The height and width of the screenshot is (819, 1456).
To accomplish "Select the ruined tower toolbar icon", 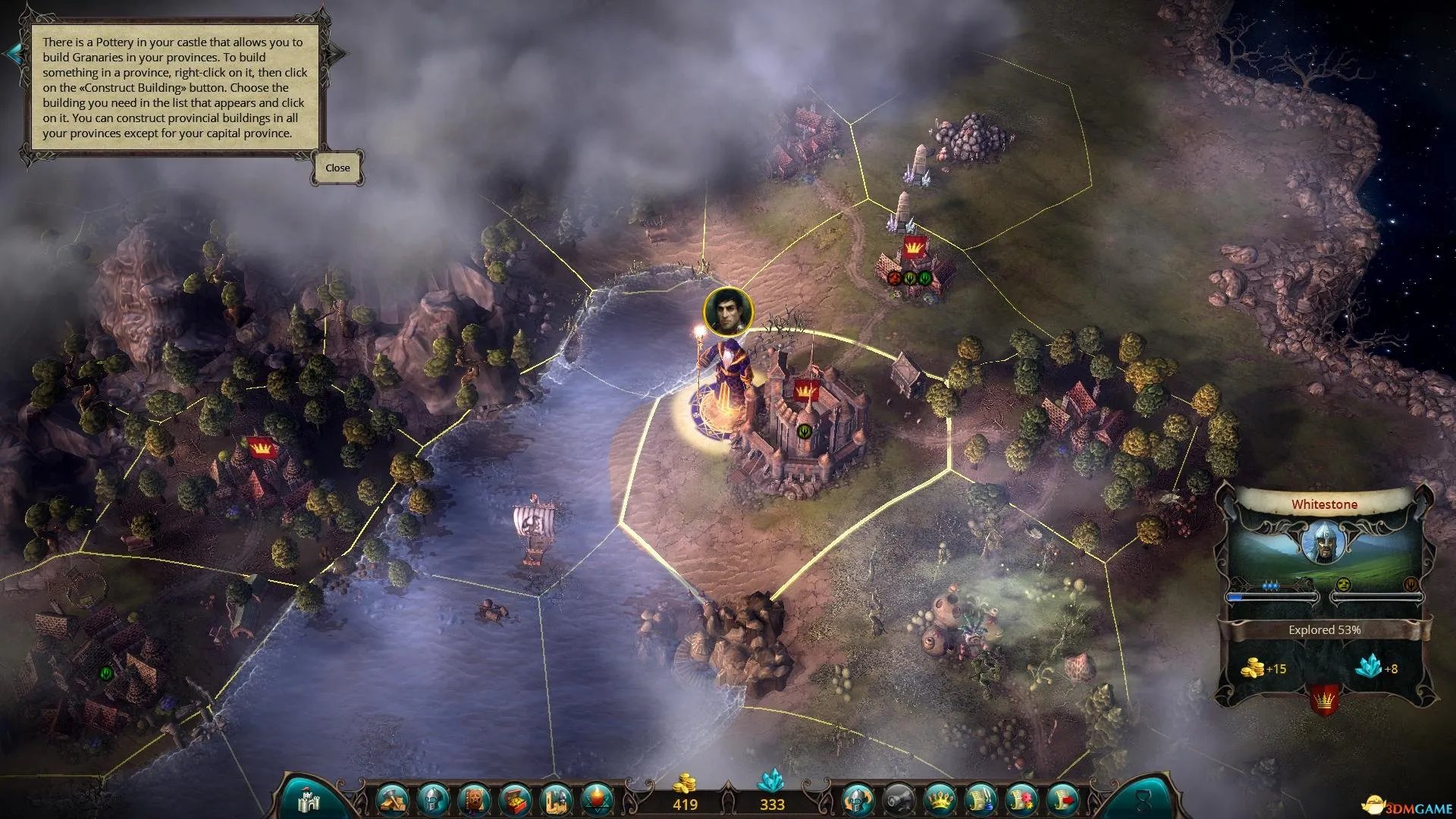I will [556, 799].
